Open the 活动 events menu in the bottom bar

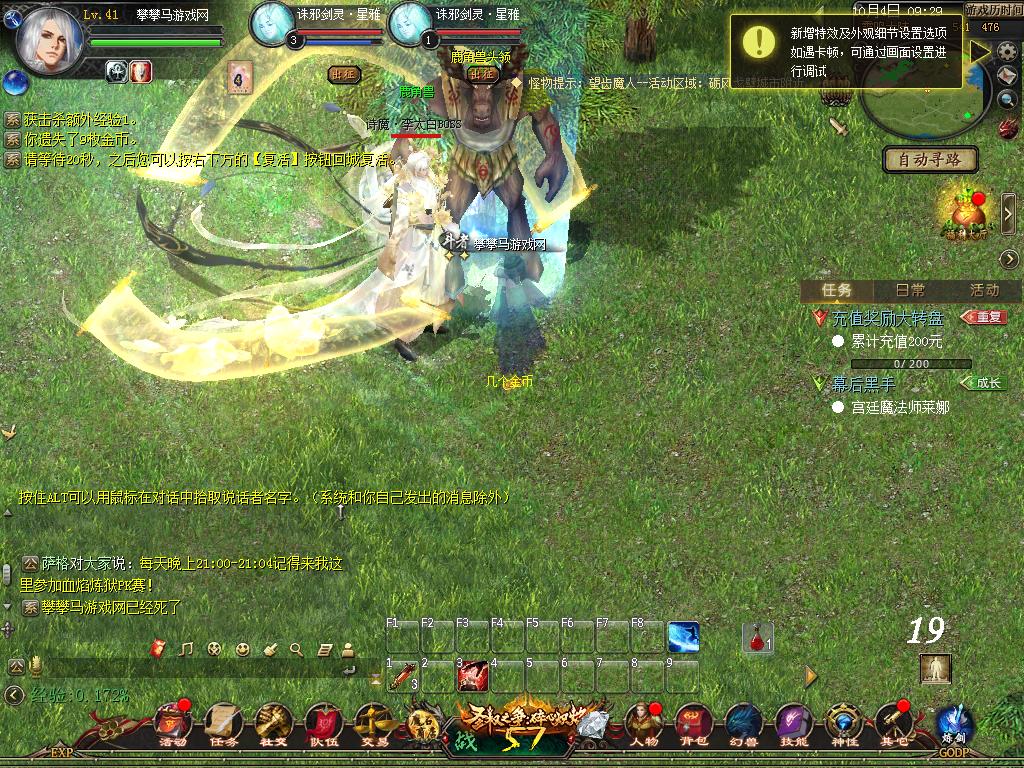(x=173, y=722)
